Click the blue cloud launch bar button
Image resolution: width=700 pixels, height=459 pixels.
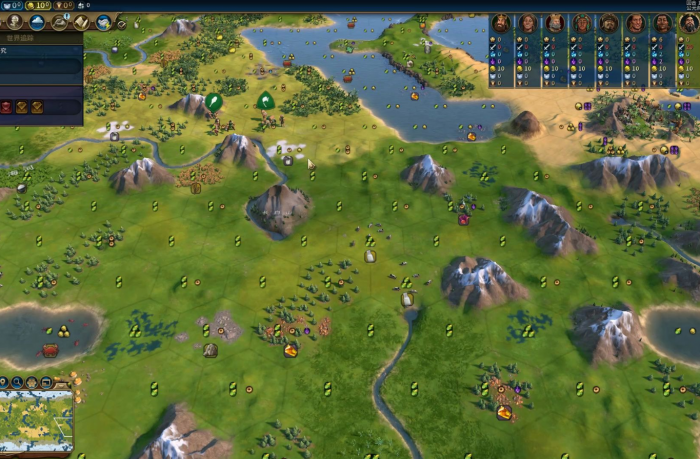pyautogui.click(x=37, y=22)
